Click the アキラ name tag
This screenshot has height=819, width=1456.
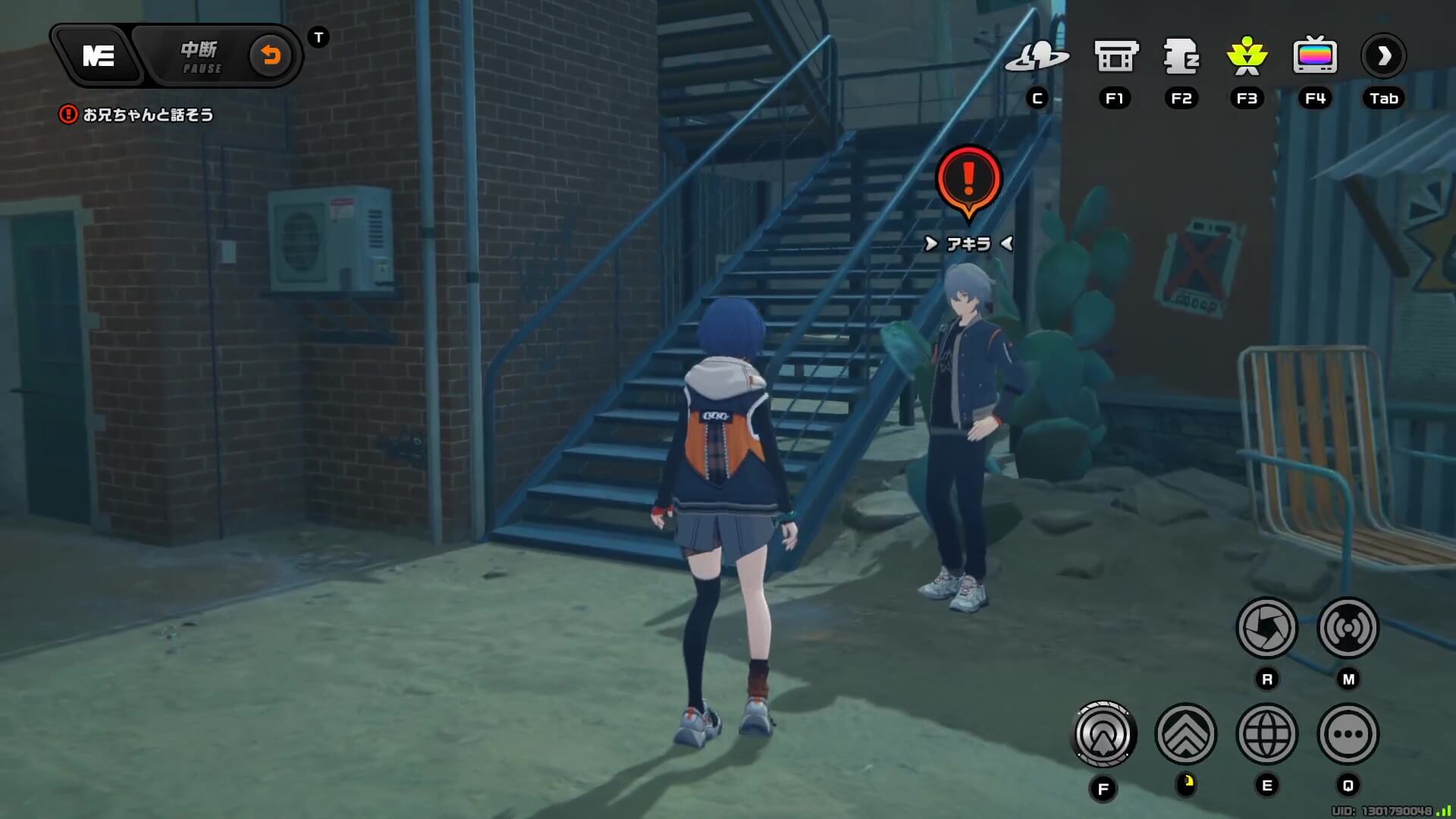[x=967, y=243]
